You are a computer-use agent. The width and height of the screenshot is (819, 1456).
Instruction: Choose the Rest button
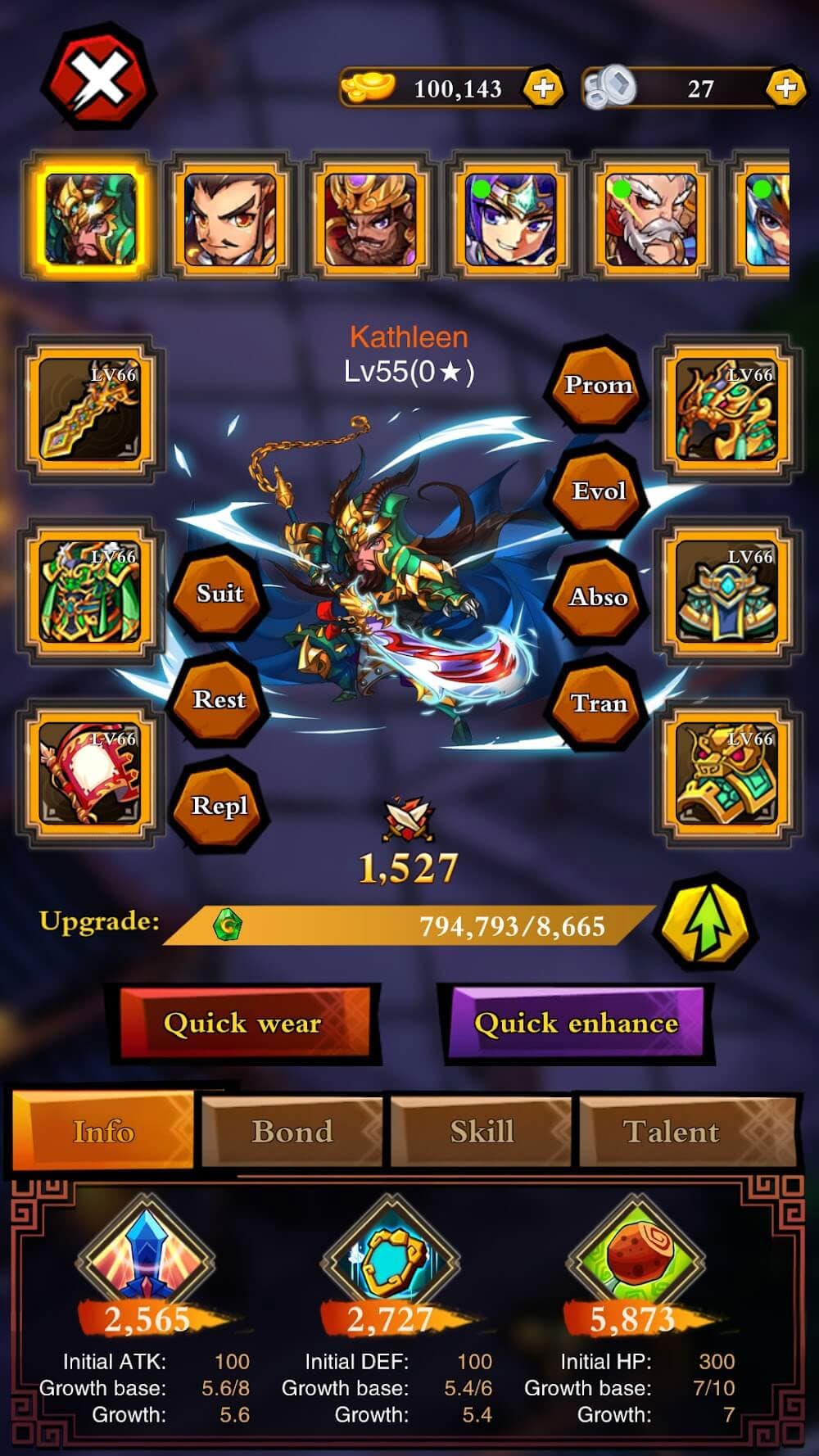(219, 699)
